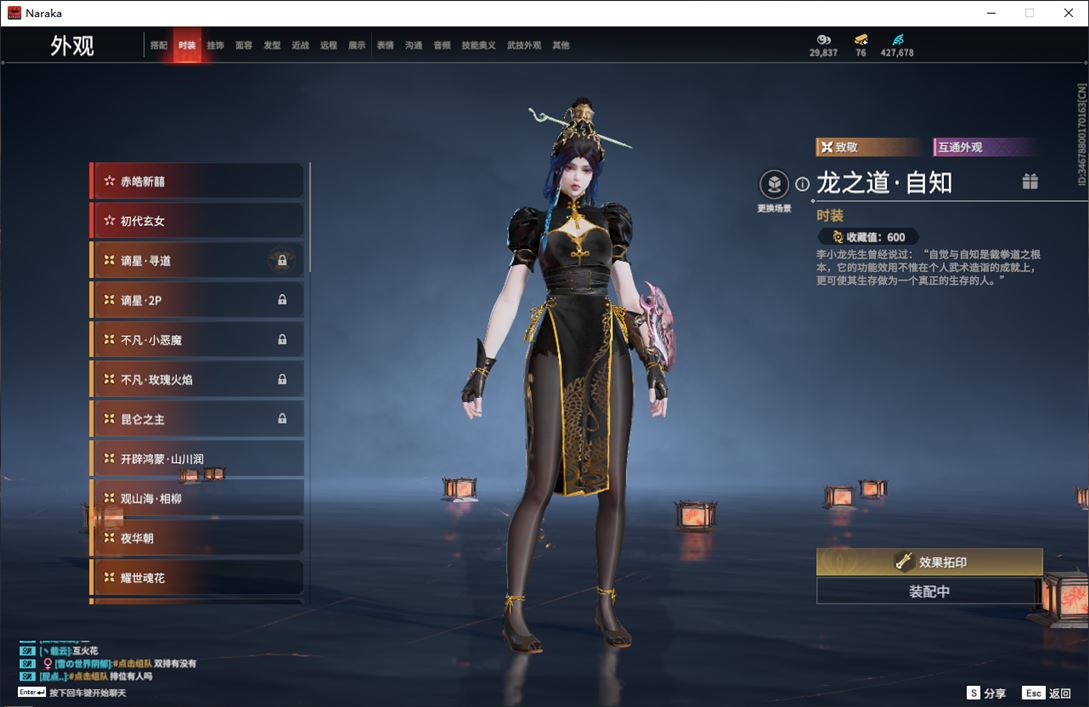Switch to the 近战 melee tab
1089x707 pixels.
click(x=300, y=46)
